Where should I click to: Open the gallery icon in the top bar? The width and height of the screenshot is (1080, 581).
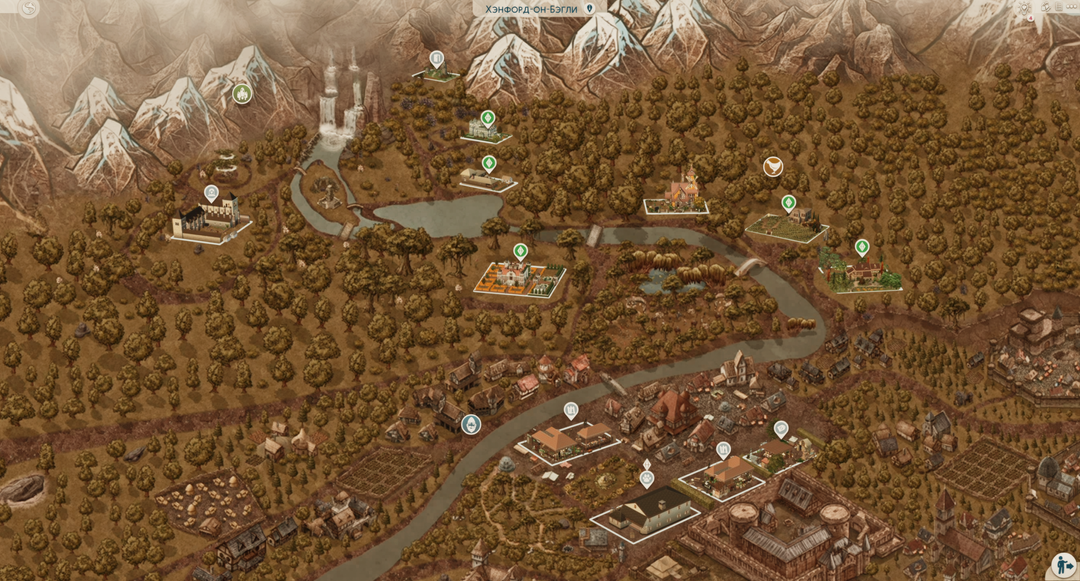tap(1046, 8)
